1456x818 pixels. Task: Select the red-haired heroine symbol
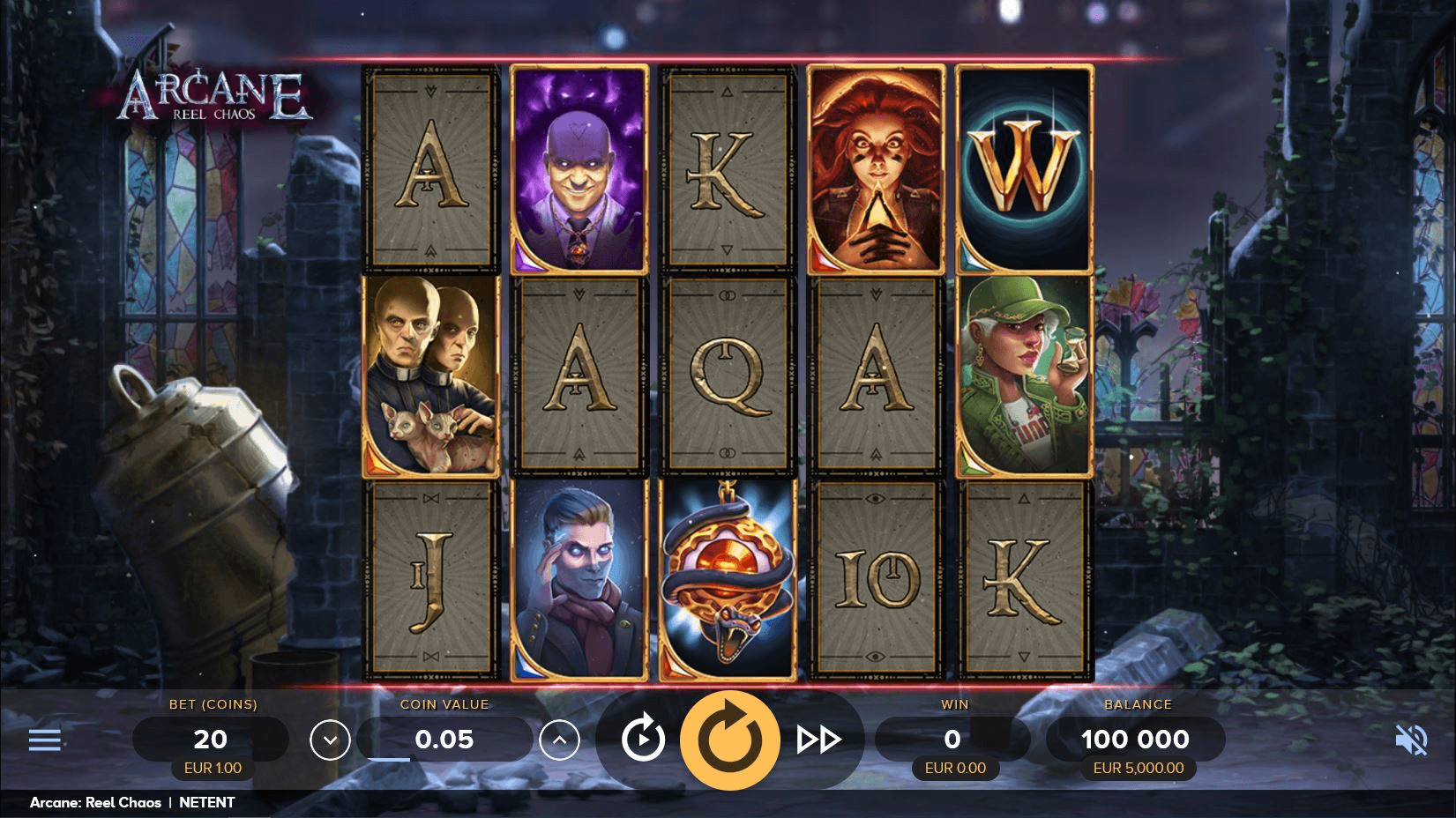click(x=876, y=169)
